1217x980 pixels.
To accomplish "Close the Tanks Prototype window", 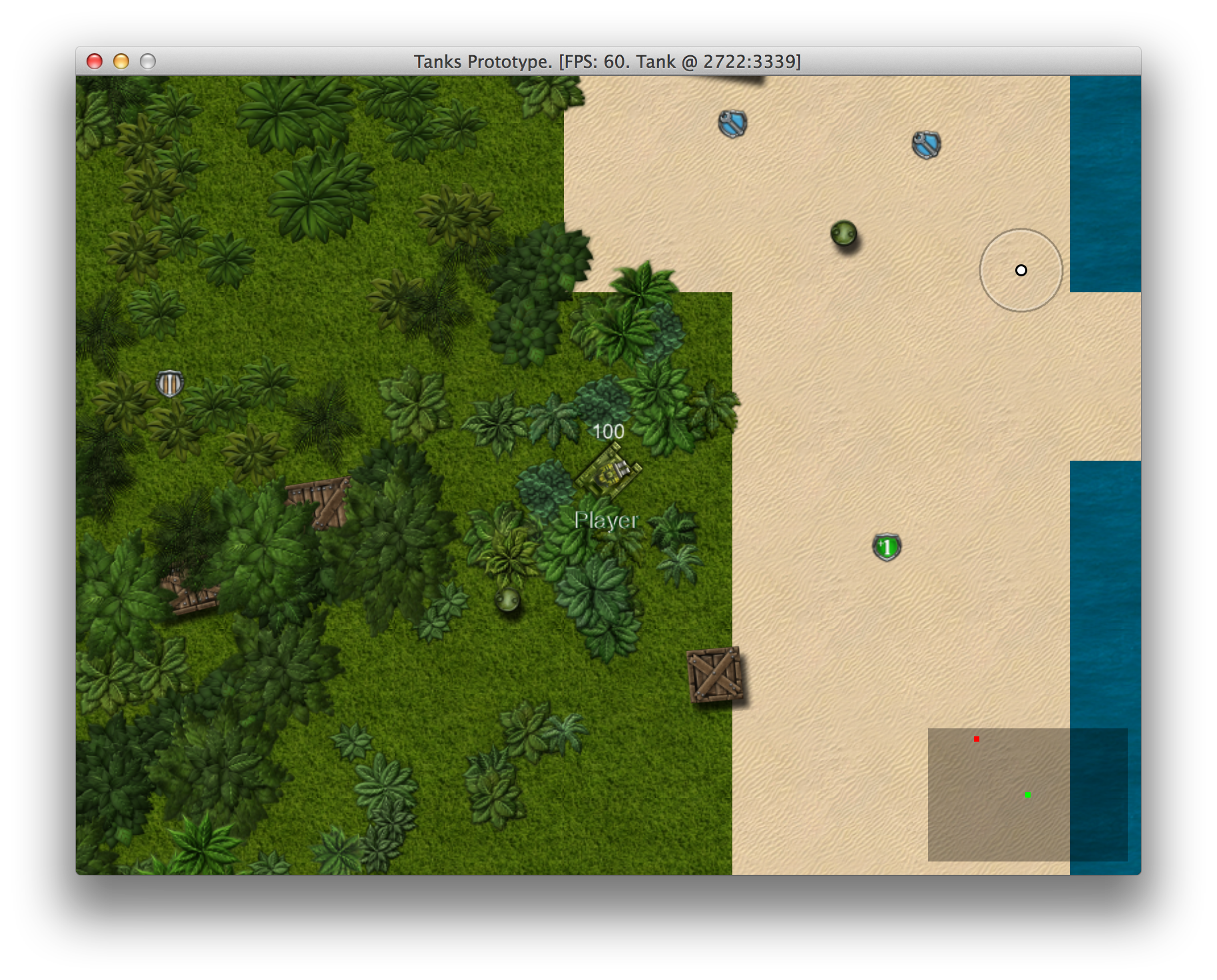I will click(95, 62).
